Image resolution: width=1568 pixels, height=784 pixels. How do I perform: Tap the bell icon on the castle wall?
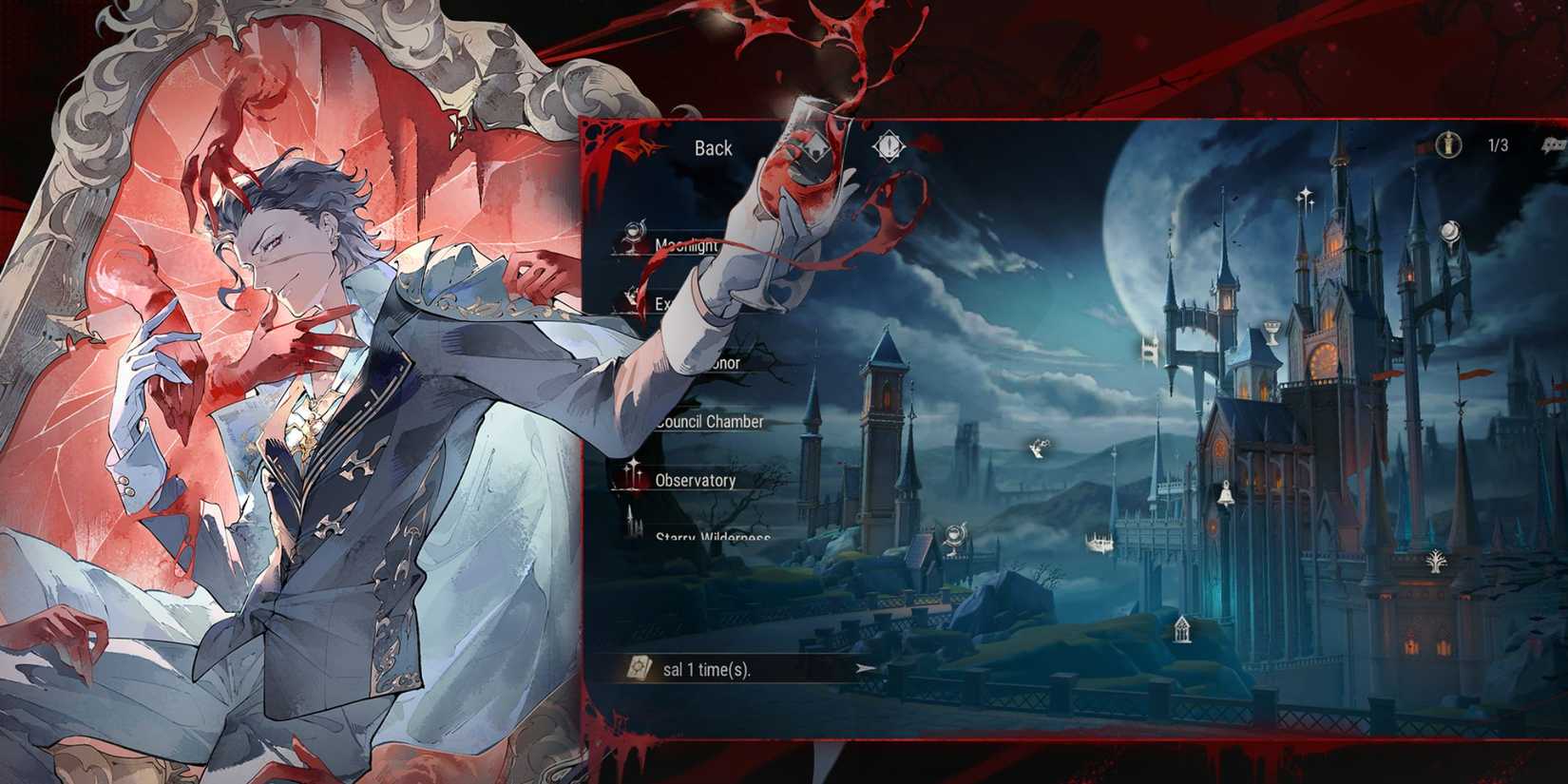point(1226,494)
